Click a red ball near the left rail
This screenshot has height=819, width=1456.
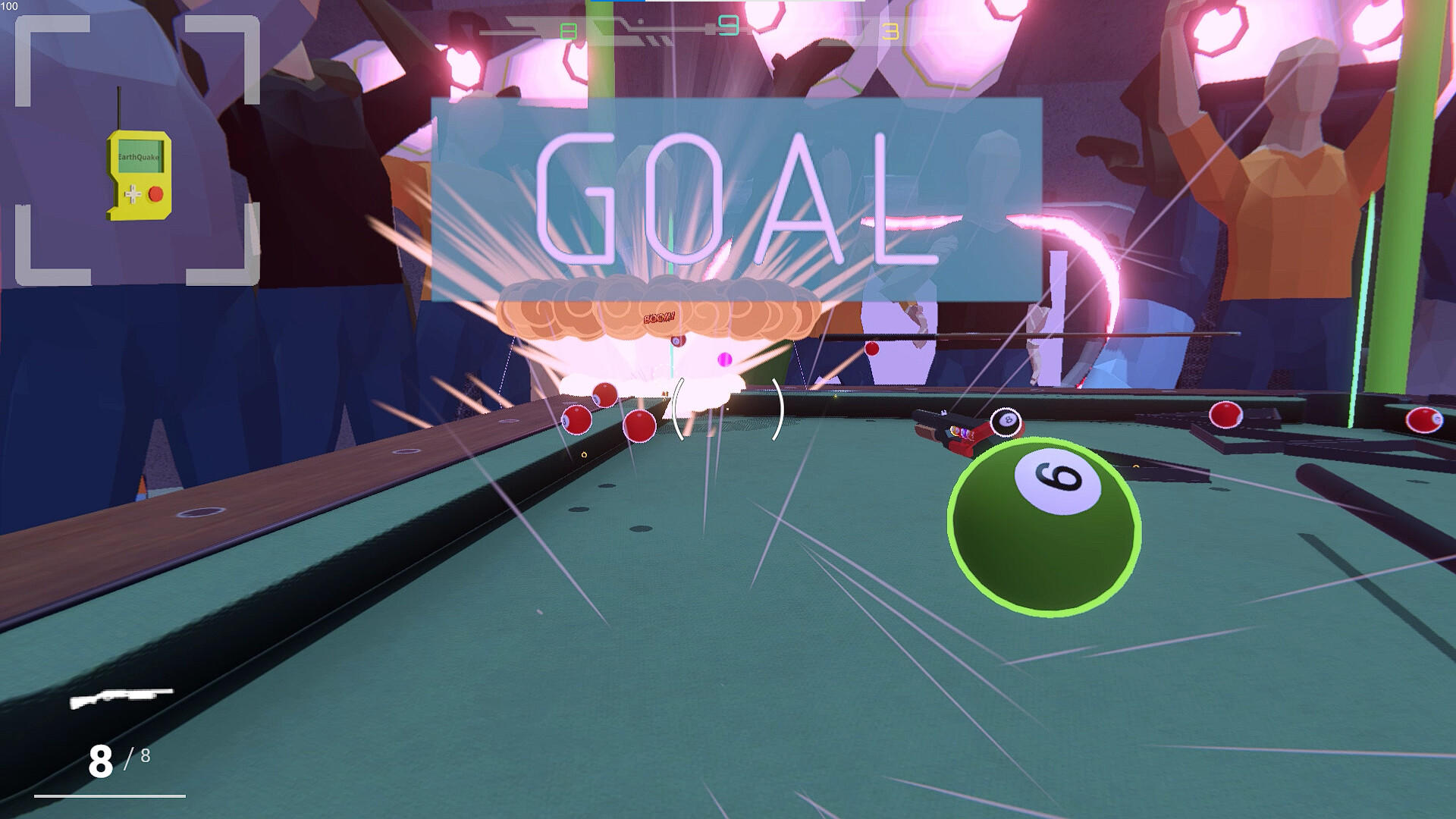[x=576, y=419]
